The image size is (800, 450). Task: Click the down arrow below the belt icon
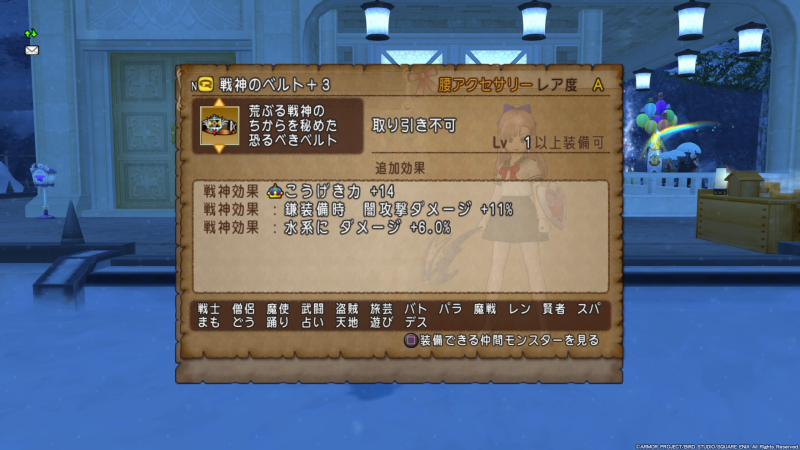pyautogui.click(x=220, y=149)
